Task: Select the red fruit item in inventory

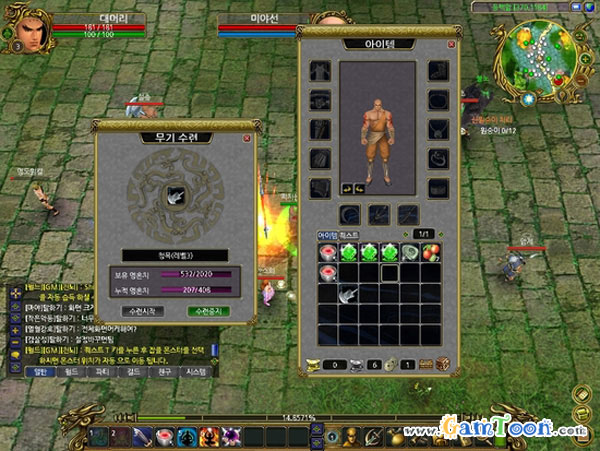Action: [x=432, y=253]
